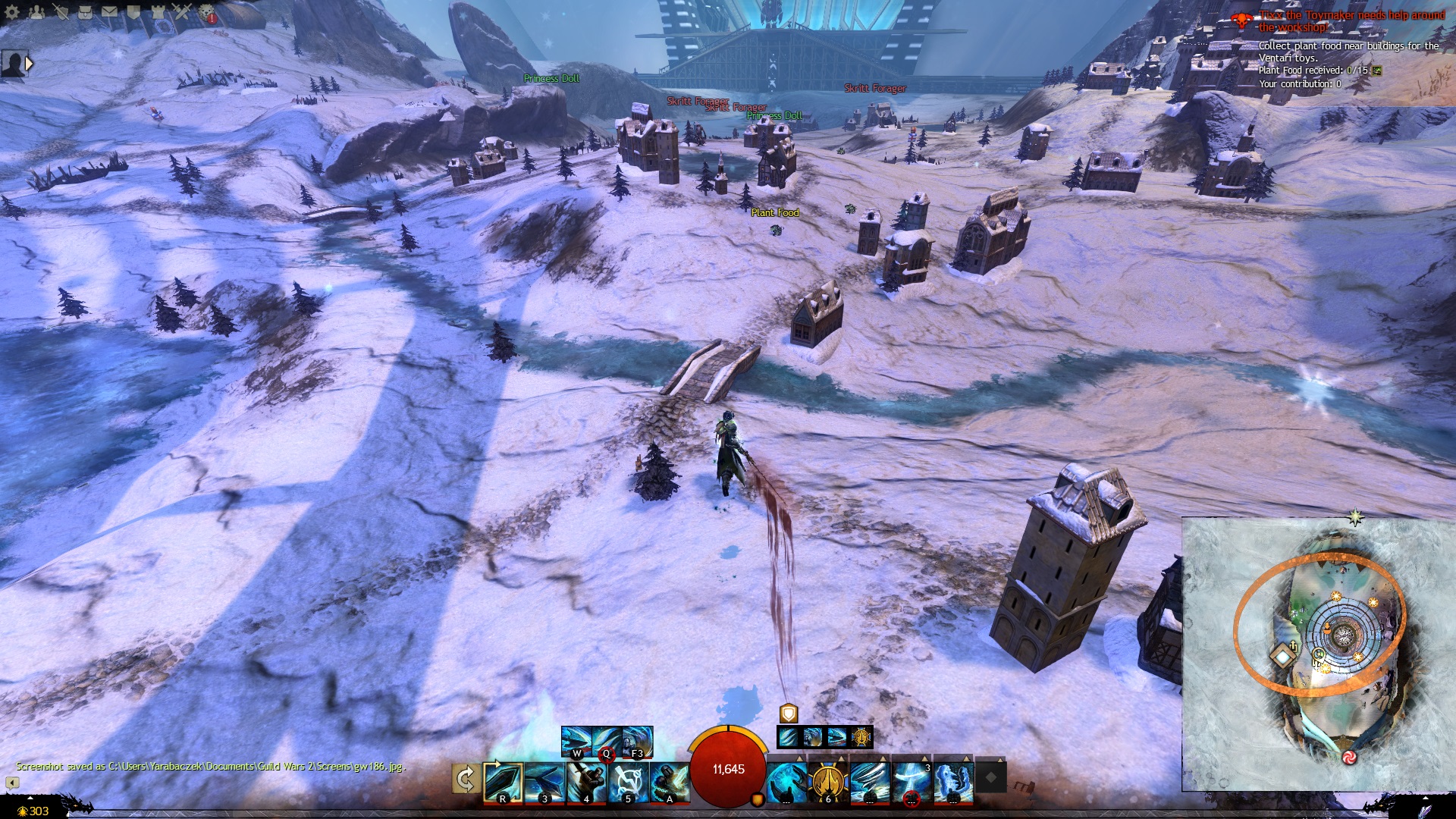Activate weapon skill bound to R

503,783
